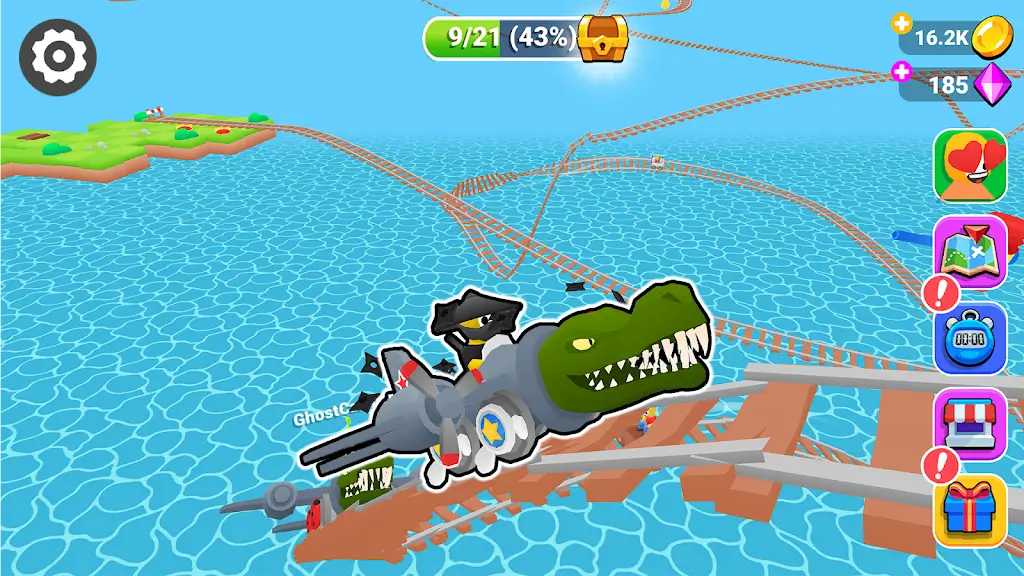Add more gold coins with plus button
1024x576 pixels.
[903, 23]
